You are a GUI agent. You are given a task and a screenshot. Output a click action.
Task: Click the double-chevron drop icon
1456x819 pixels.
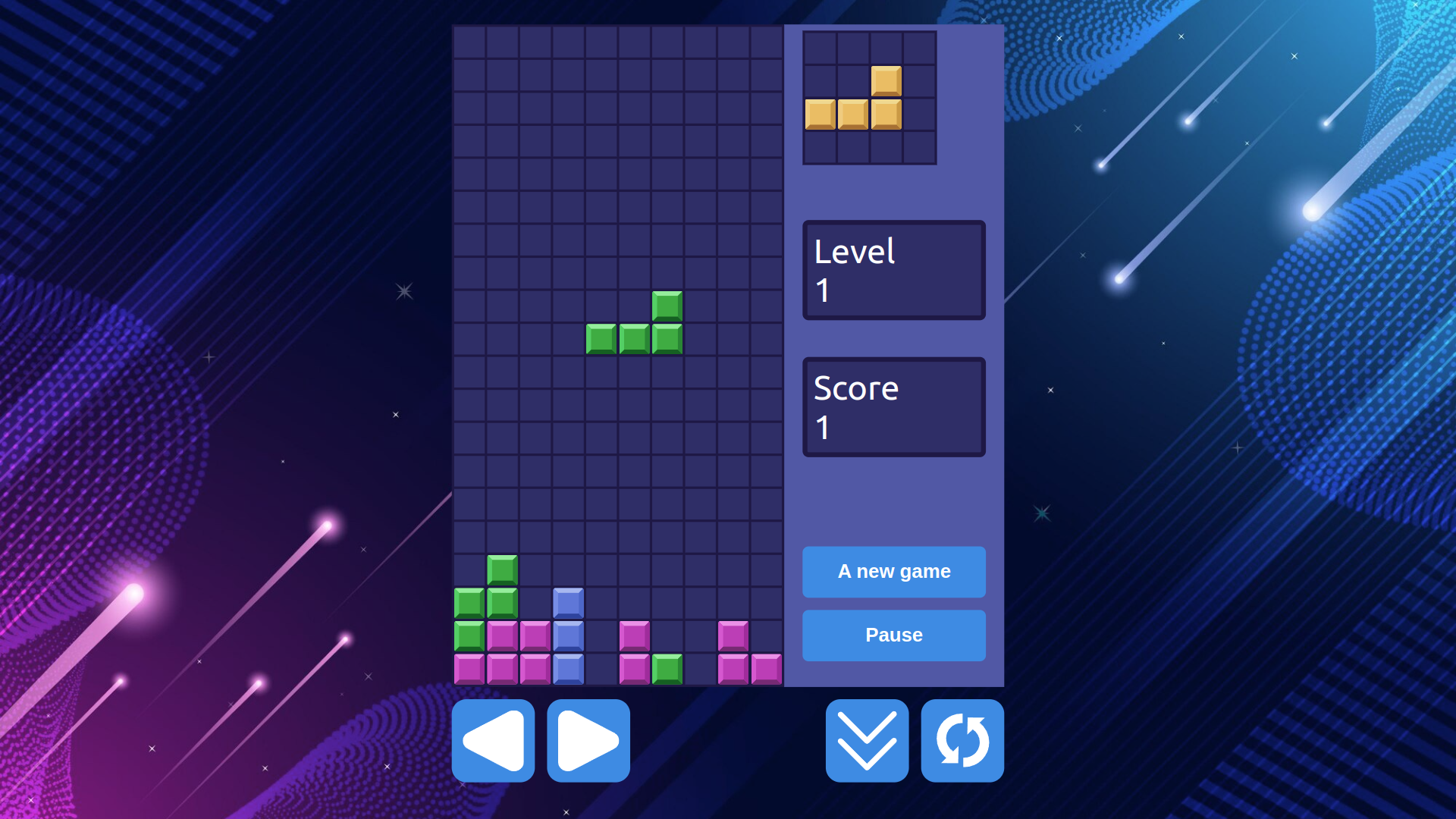tap(866, 741)
